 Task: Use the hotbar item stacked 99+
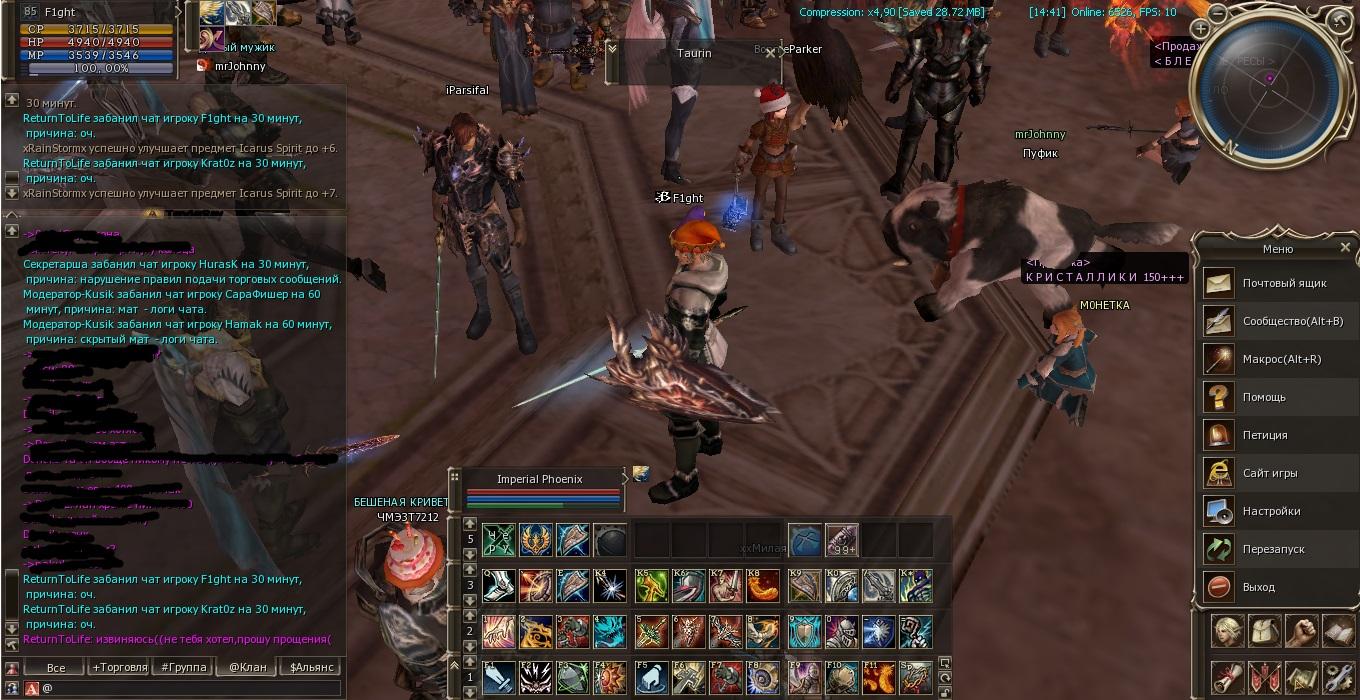click(841, 541)
